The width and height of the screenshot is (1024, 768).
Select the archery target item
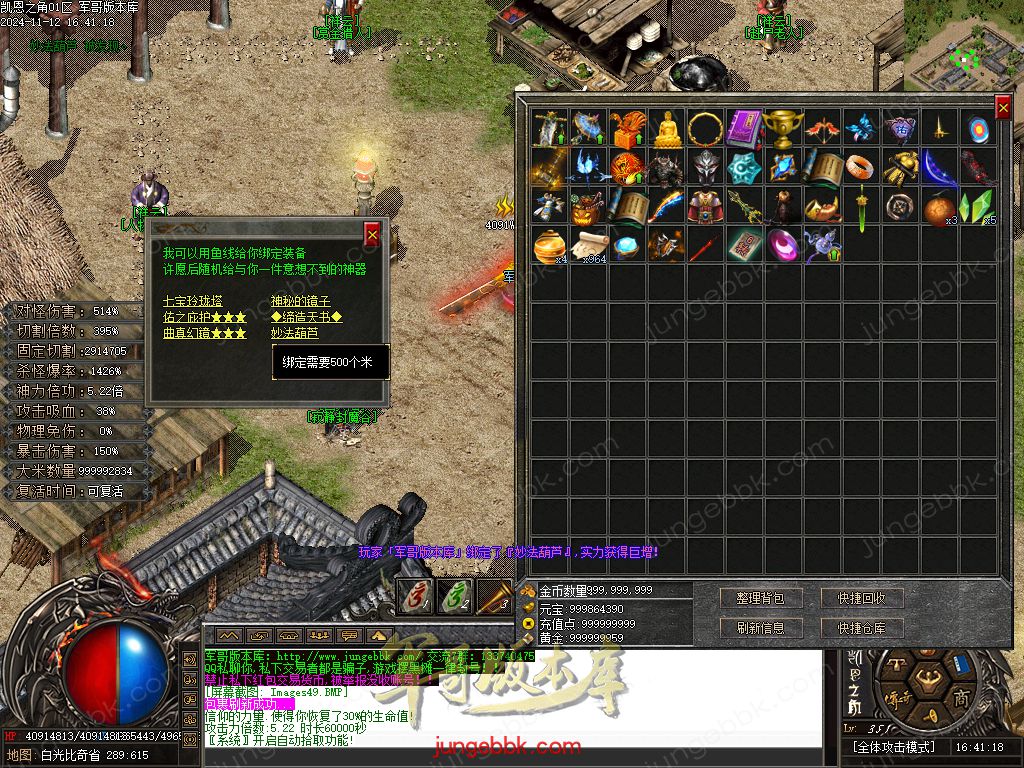point(979,128)
